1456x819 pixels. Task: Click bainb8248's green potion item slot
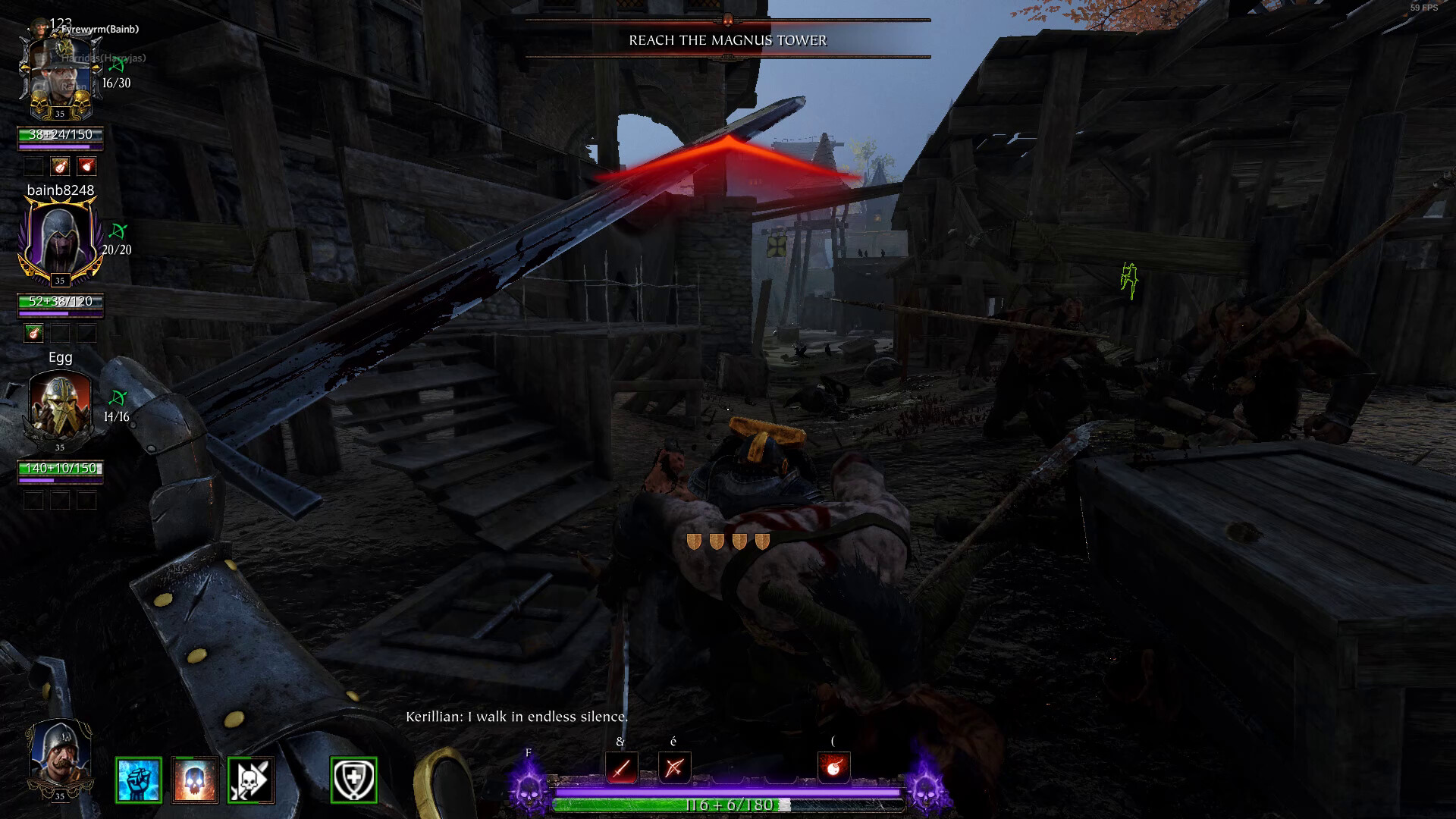pos(33,332)
